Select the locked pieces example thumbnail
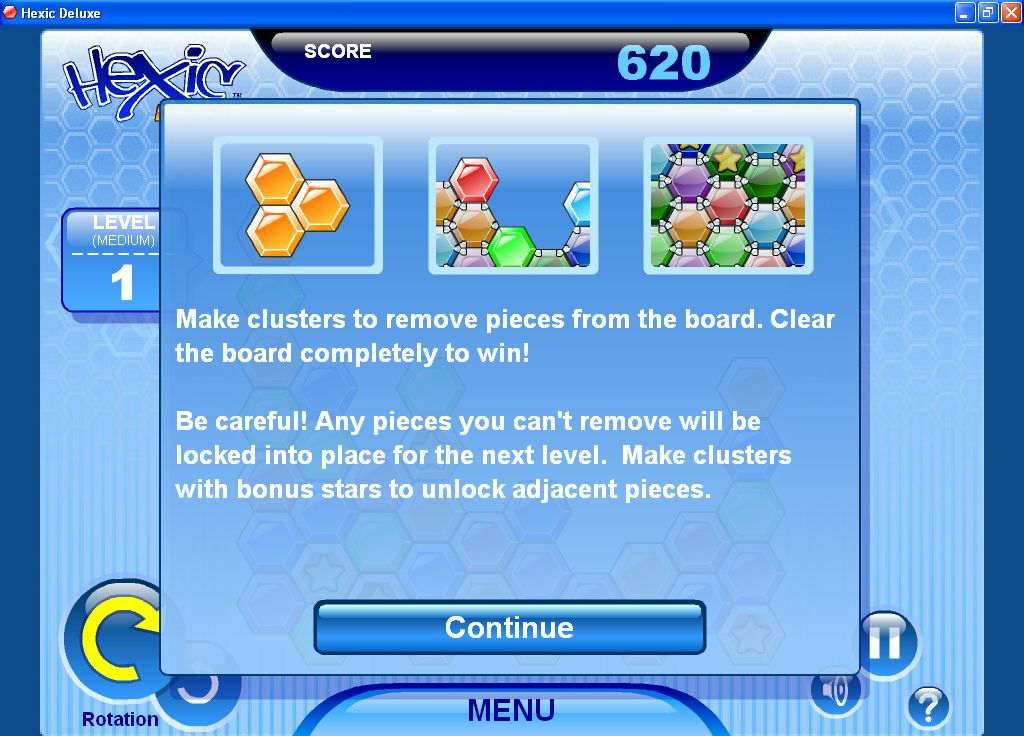This screenshot has height=736, width=1024. (x=513, y=205)
